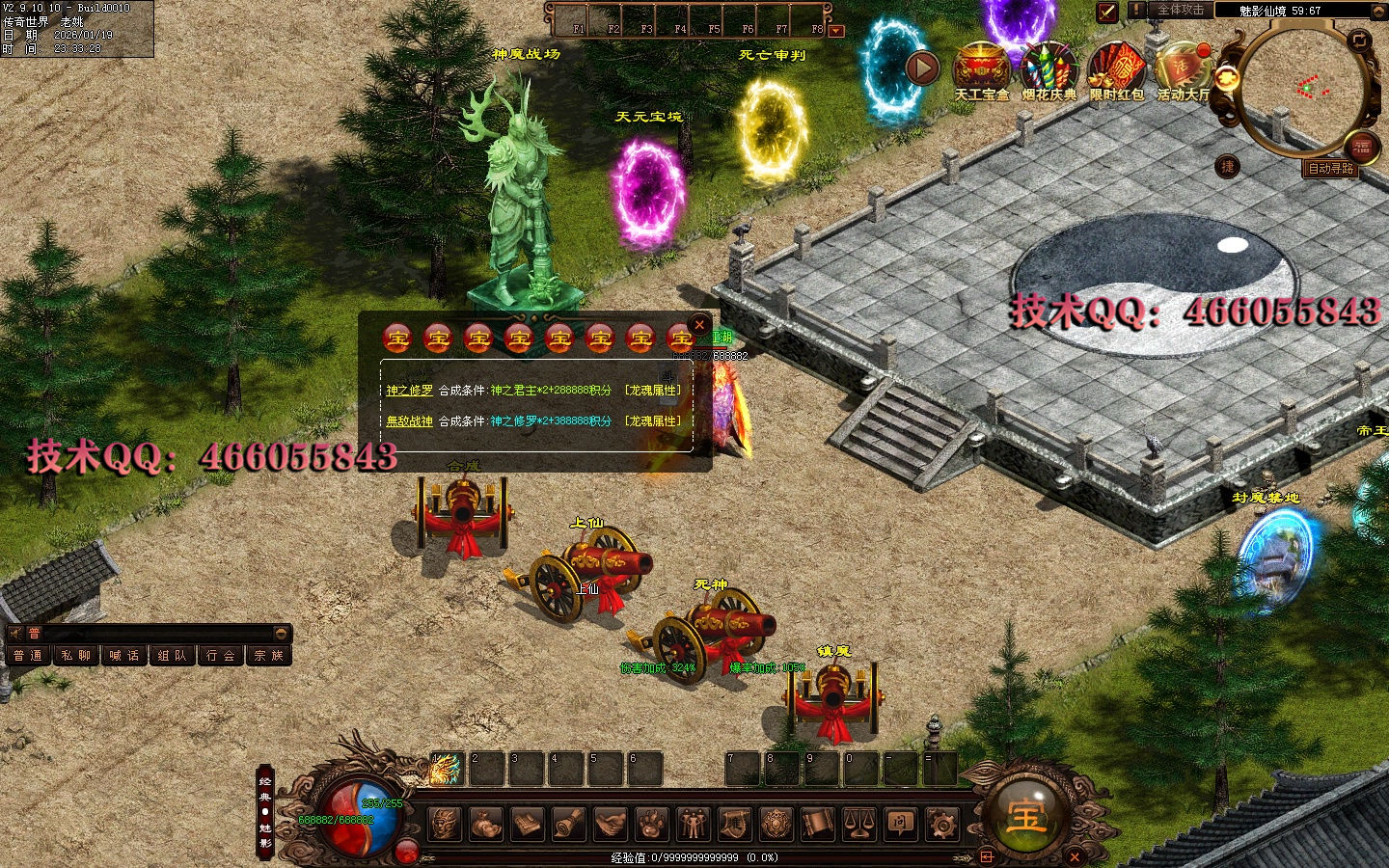Image resolution: width=1389 pixels, height=868 pixels.
Task: Open the 烟花庆典 fireworks event
Action: tap(1049, 72)
